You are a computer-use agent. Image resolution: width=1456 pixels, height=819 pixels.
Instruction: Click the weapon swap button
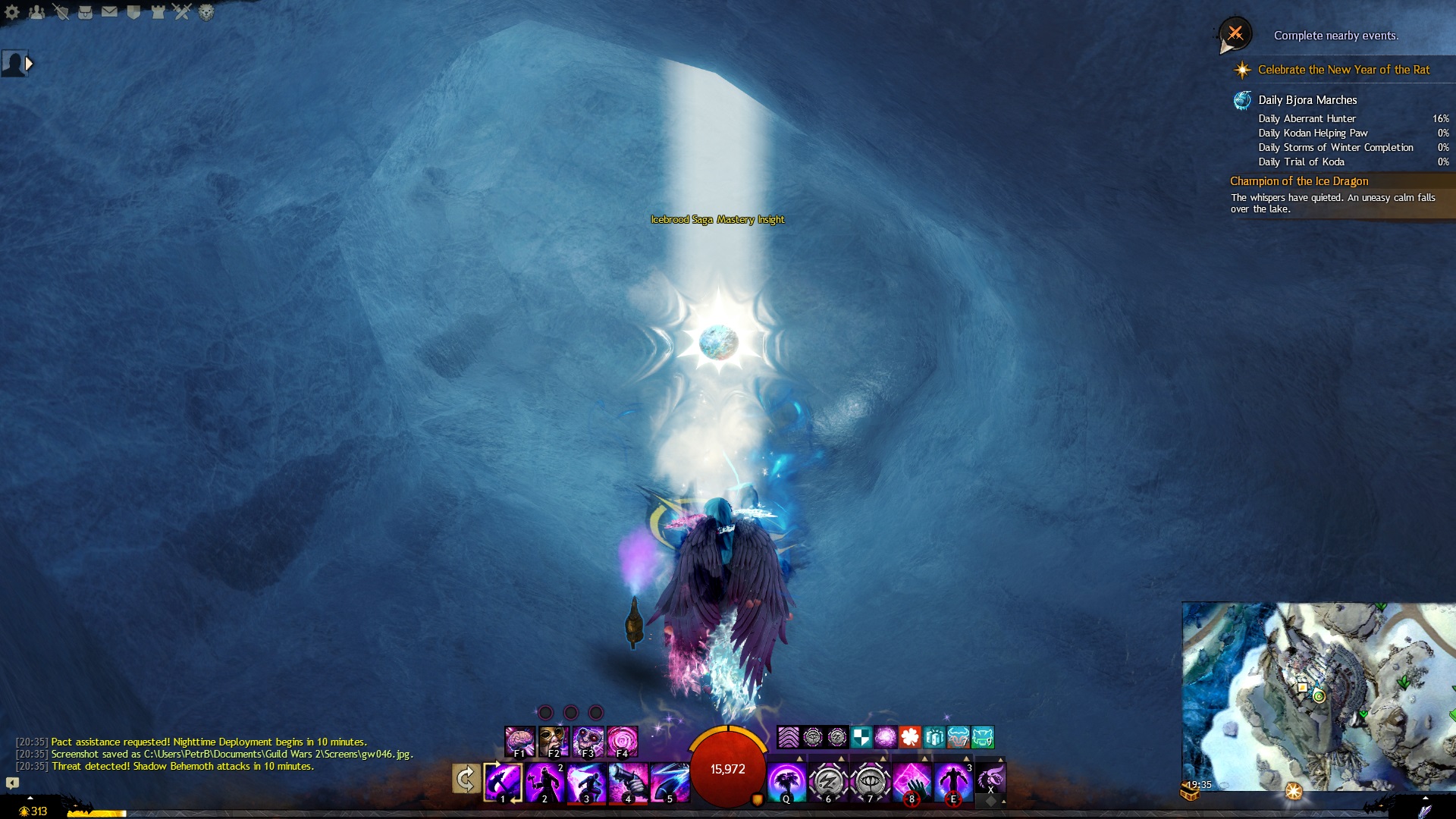click(x=466, y=779)
